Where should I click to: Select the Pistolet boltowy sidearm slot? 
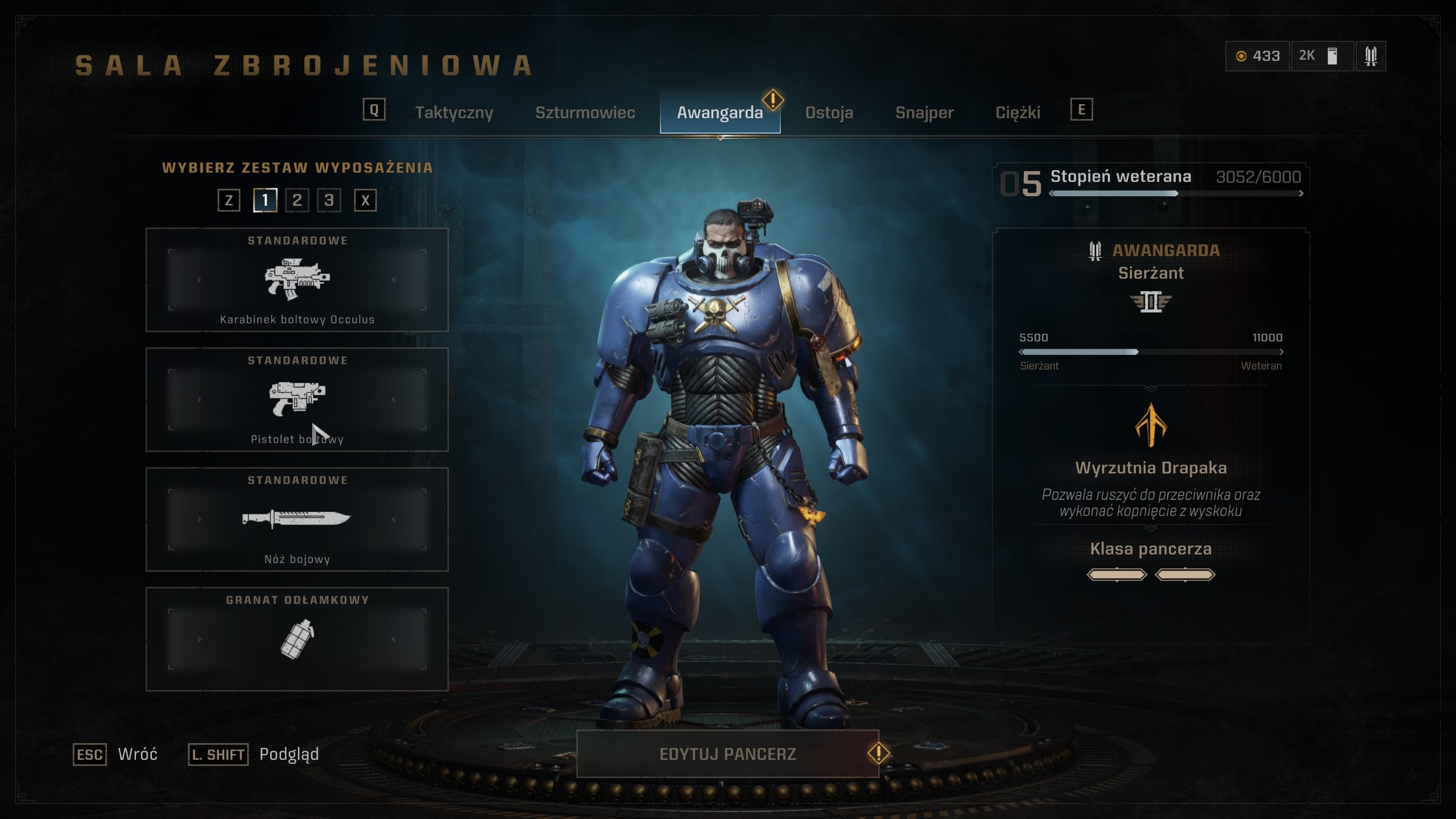click(x=297, y=399)
